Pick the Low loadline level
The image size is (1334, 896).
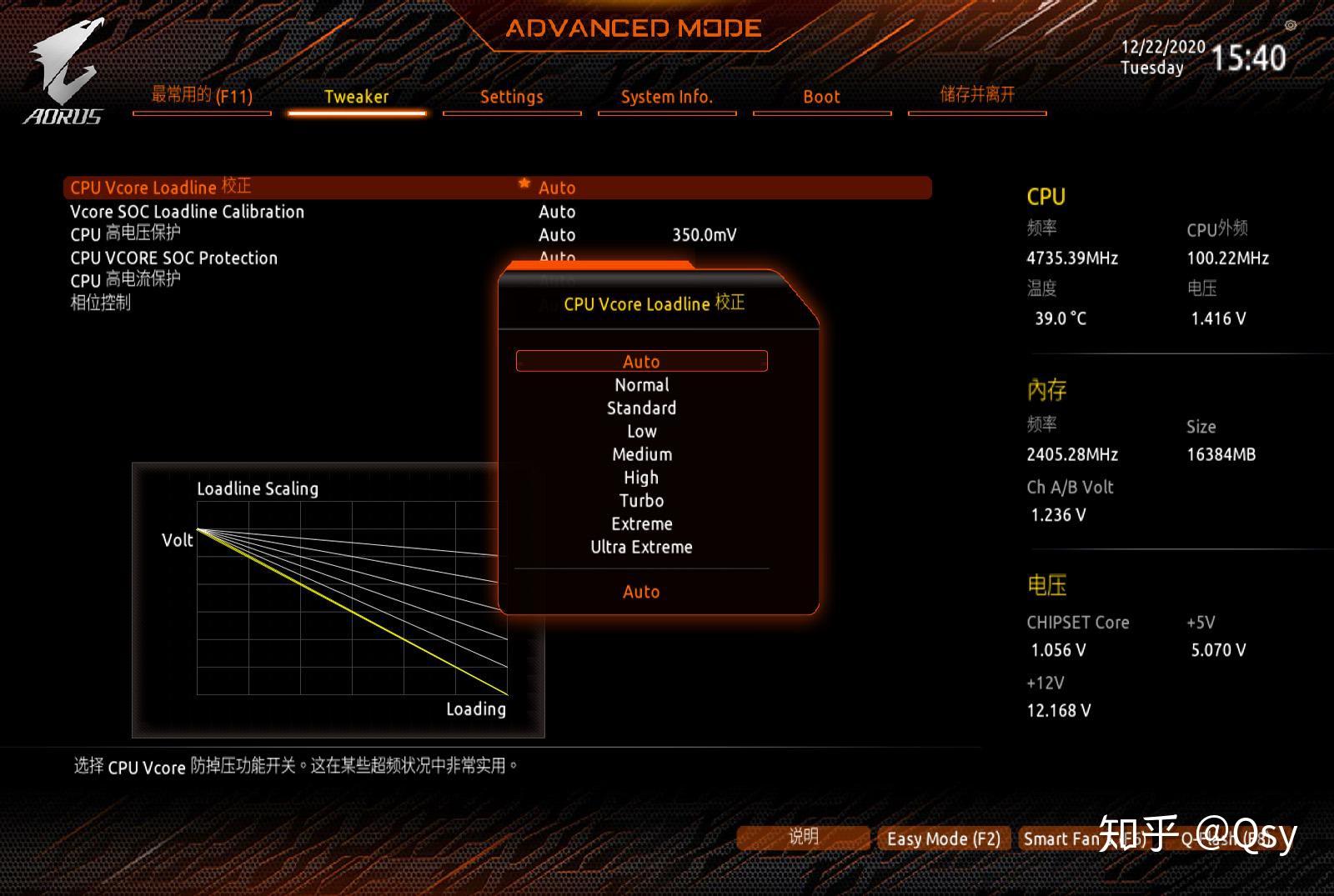641,432
